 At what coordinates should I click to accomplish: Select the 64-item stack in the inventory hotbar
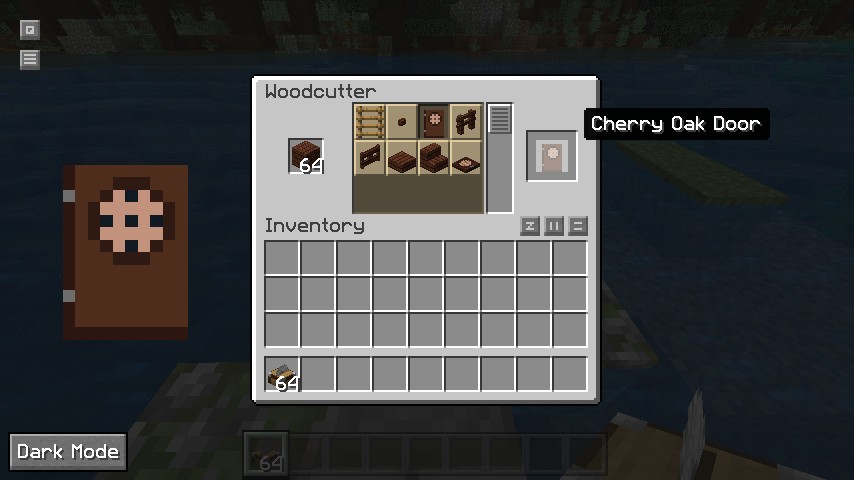tap(283, 374)
